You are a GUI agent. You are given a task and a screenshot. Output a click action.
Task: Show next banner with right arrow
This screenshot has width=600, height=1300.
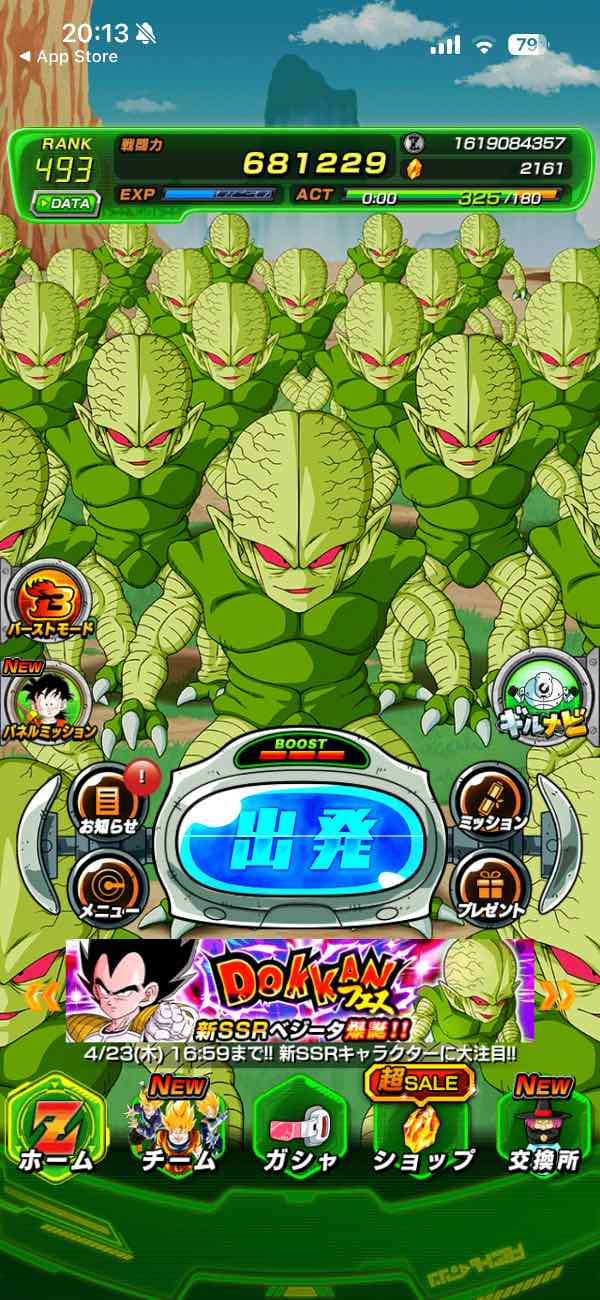coord(558,995)
